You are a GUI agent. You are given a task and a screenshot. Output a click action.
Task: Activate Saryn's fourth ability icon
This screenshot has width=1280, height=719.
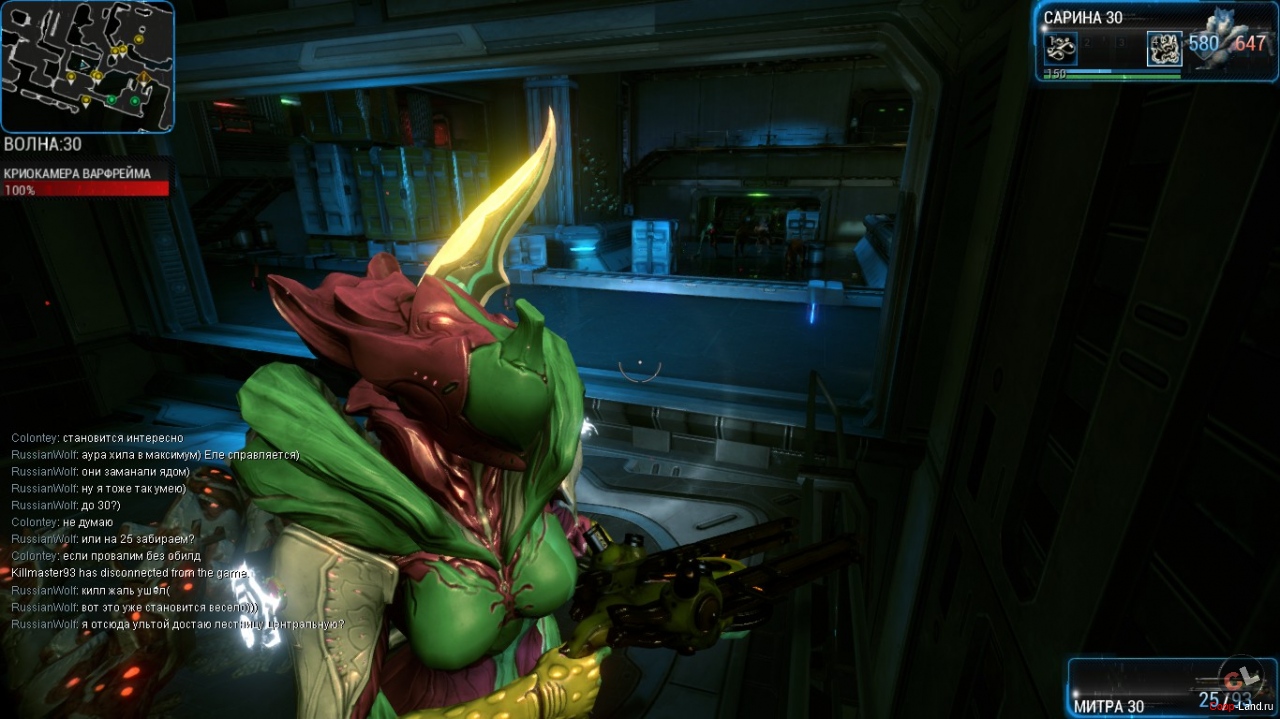[x=1164, y=47]
